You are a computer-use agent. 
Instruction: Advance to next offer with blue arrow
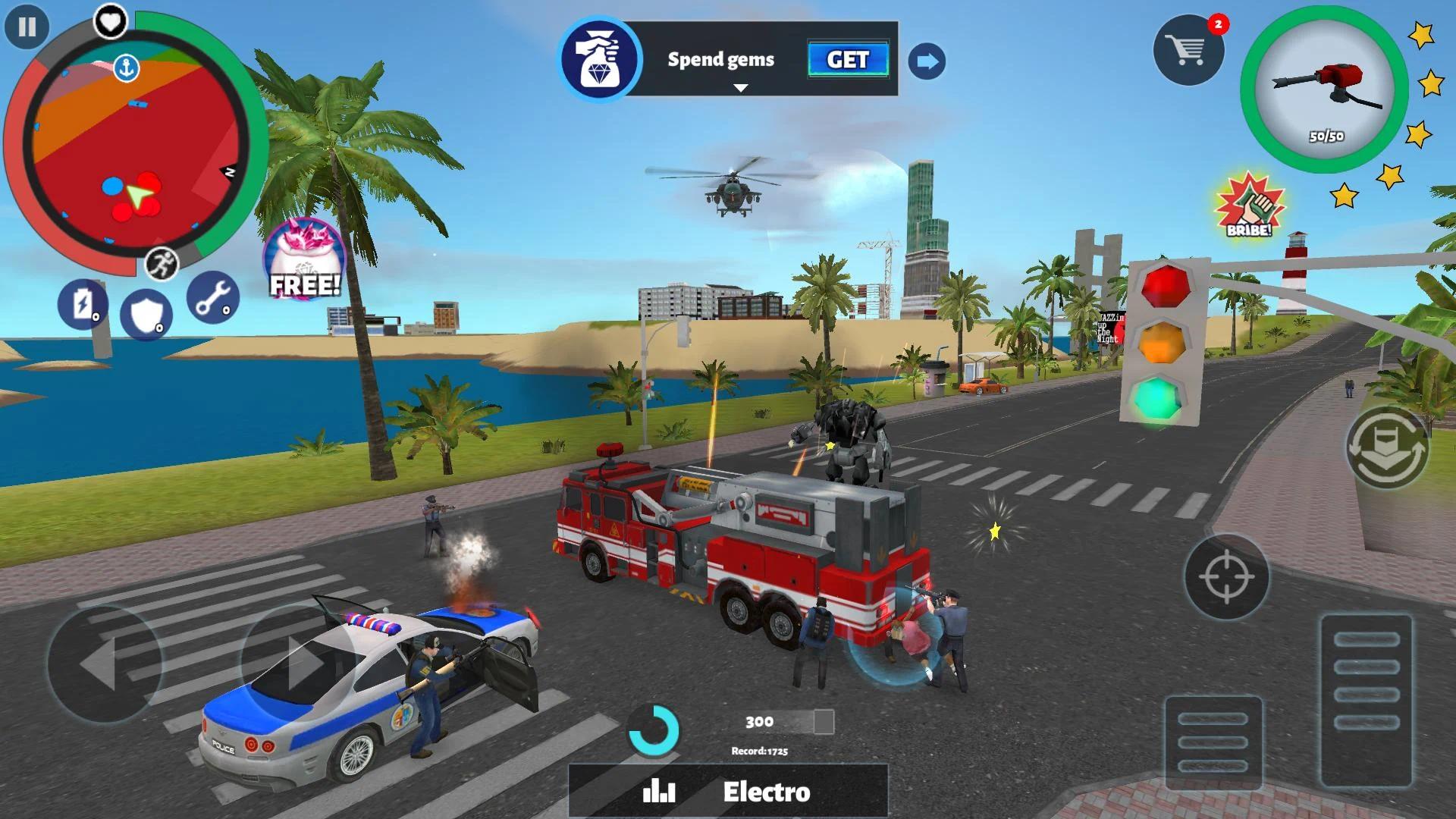pos(927,61)
